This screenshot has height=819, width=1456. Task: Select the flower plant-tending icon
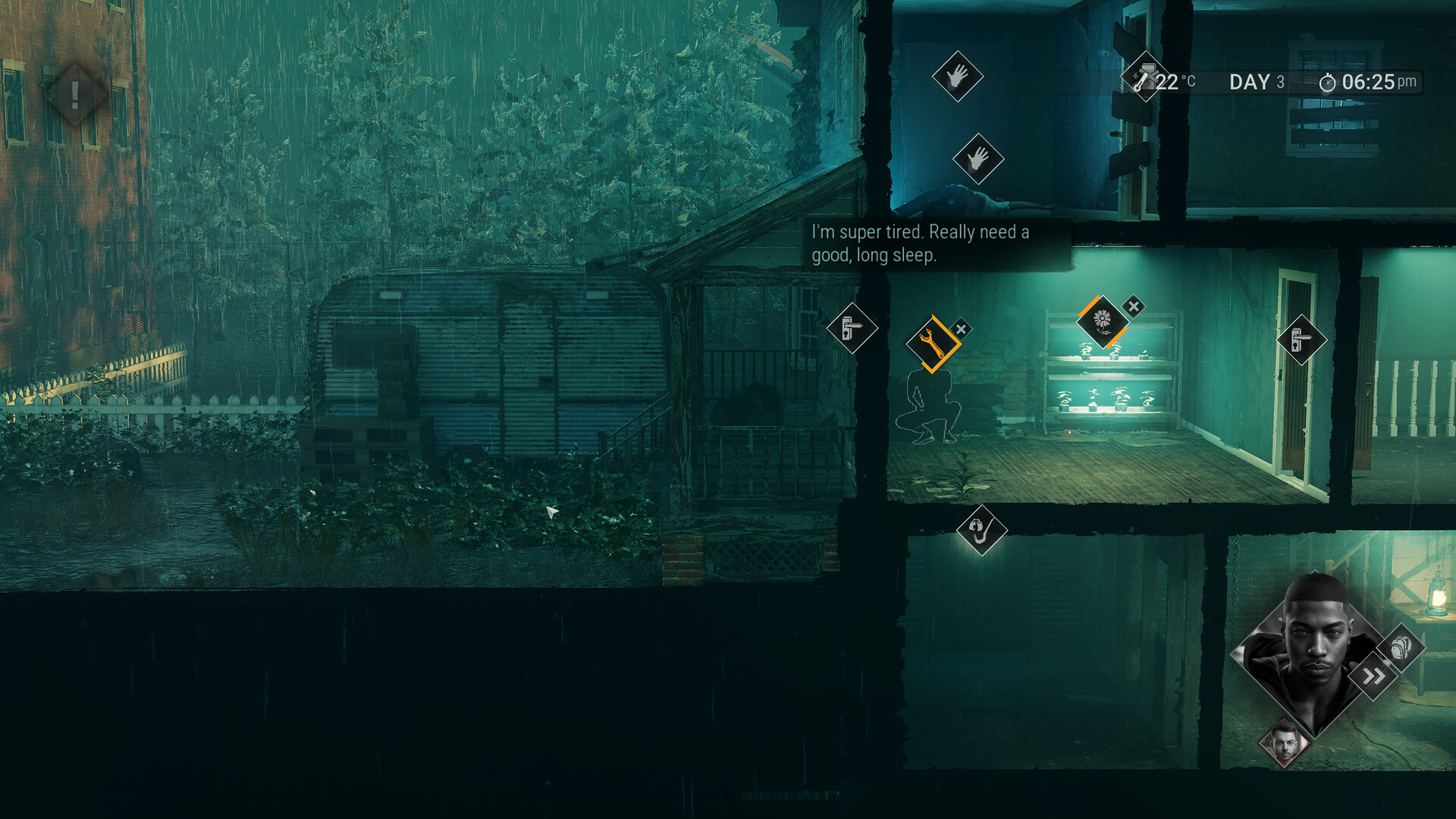1102,321
